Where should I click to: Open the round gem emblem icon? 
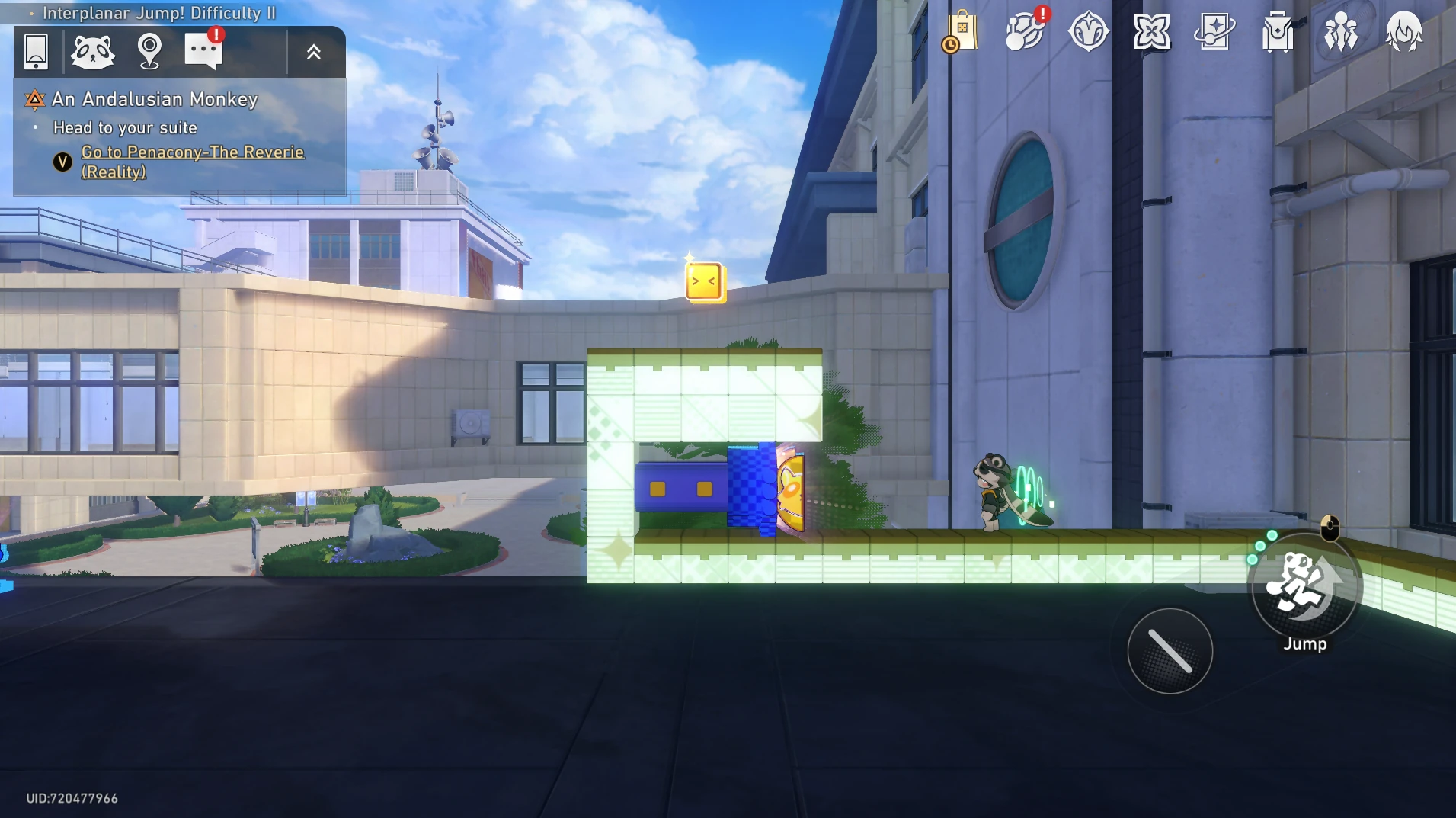(x=1088, y=32)
